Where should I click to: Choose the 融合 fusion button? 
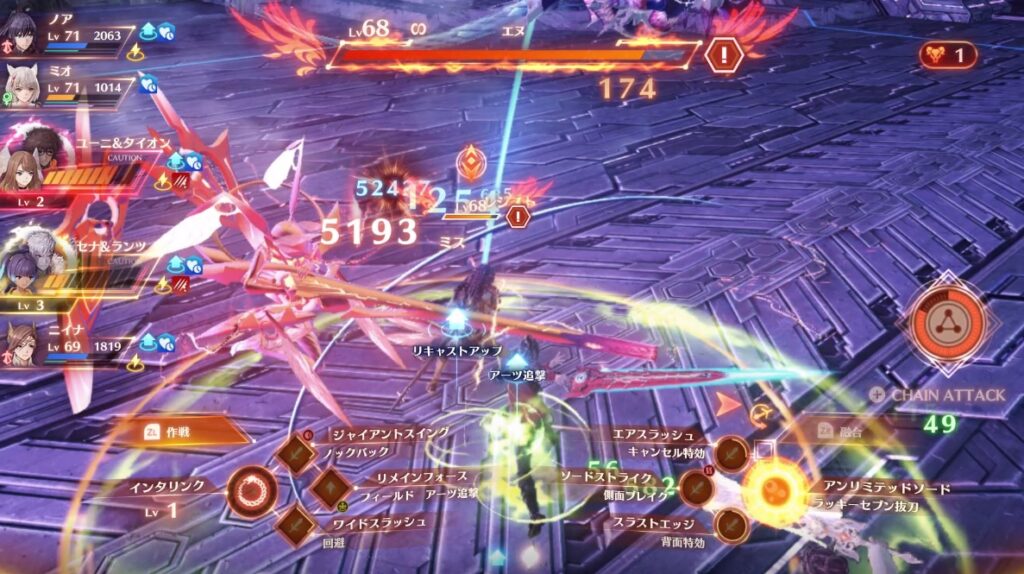[x=840, y=430]
